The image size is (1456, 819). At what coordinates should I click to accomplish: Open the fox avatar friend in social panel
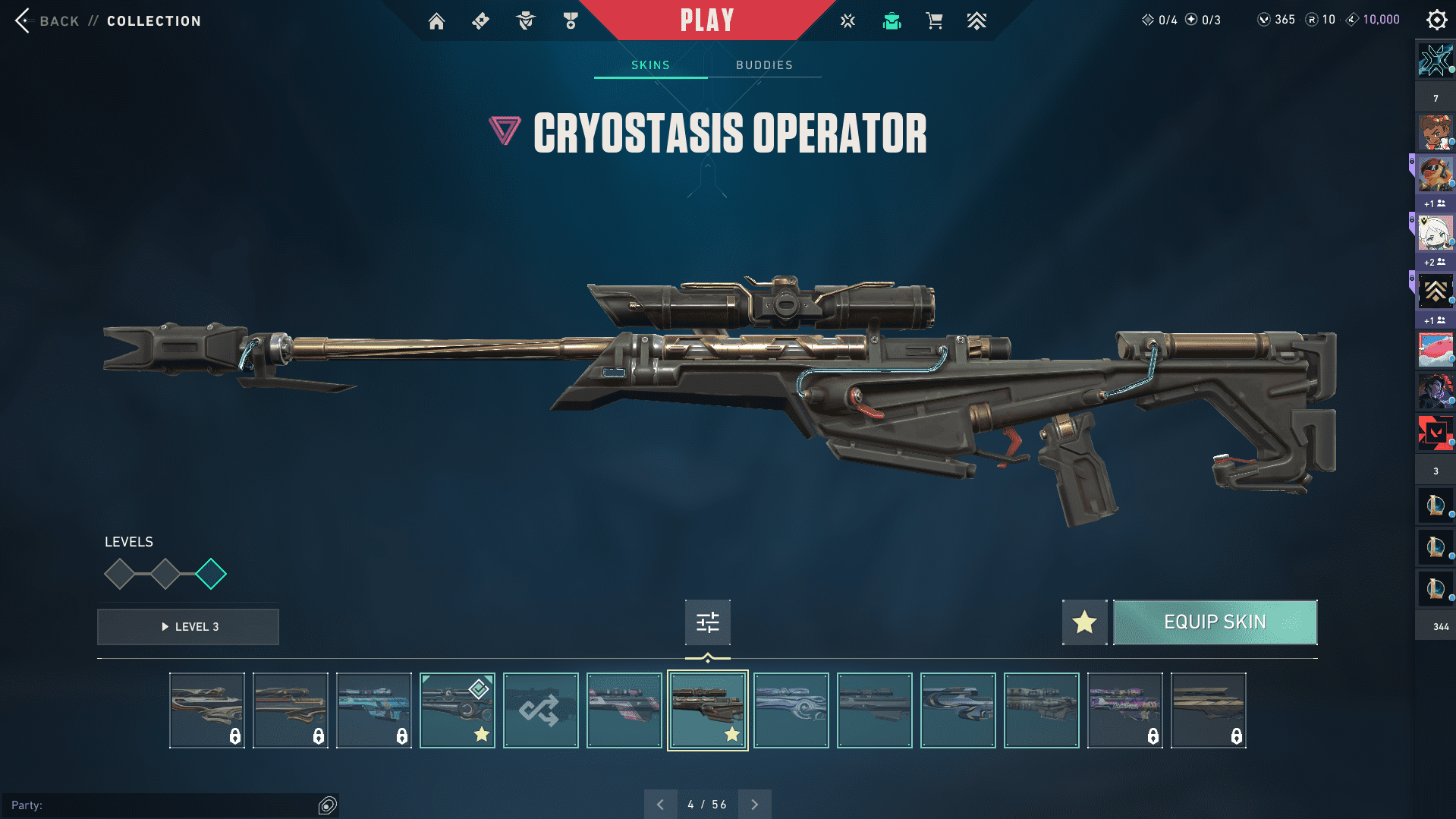point(1435,174)
